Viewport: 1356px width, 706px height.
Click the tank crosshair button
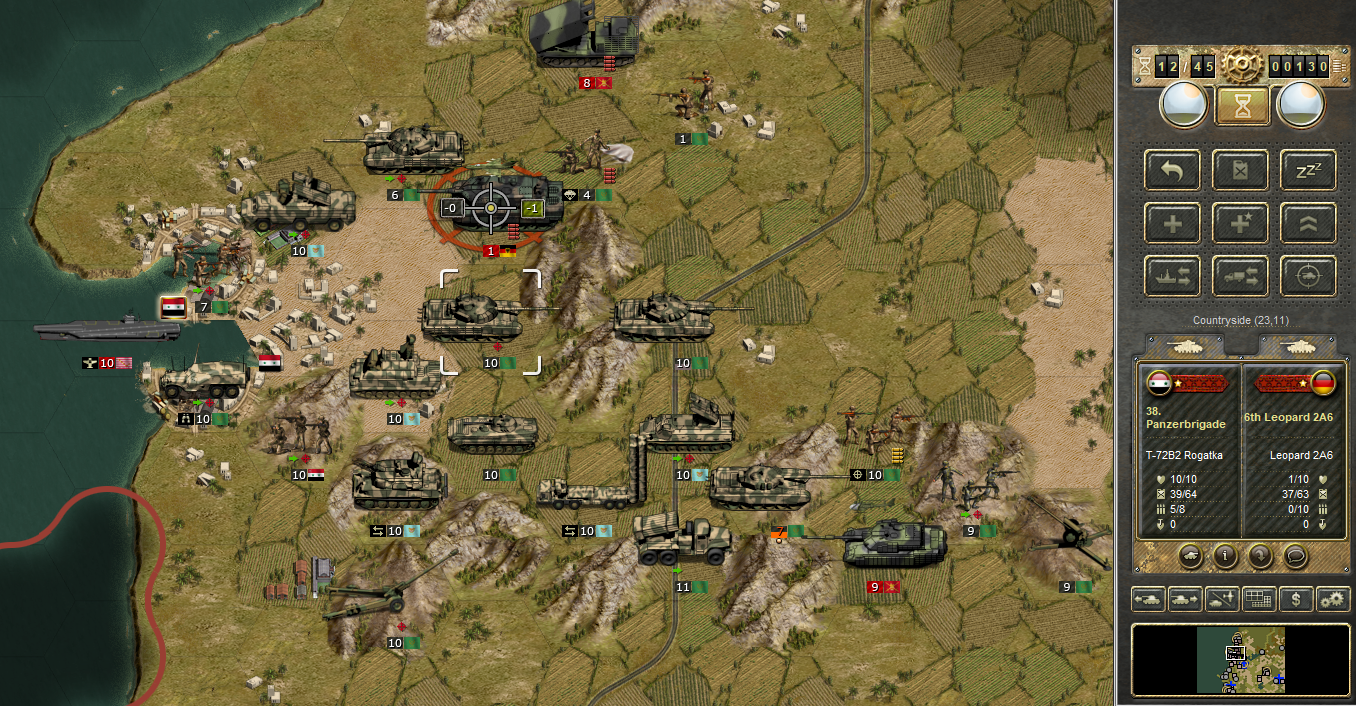click(x=1308, y=276)
